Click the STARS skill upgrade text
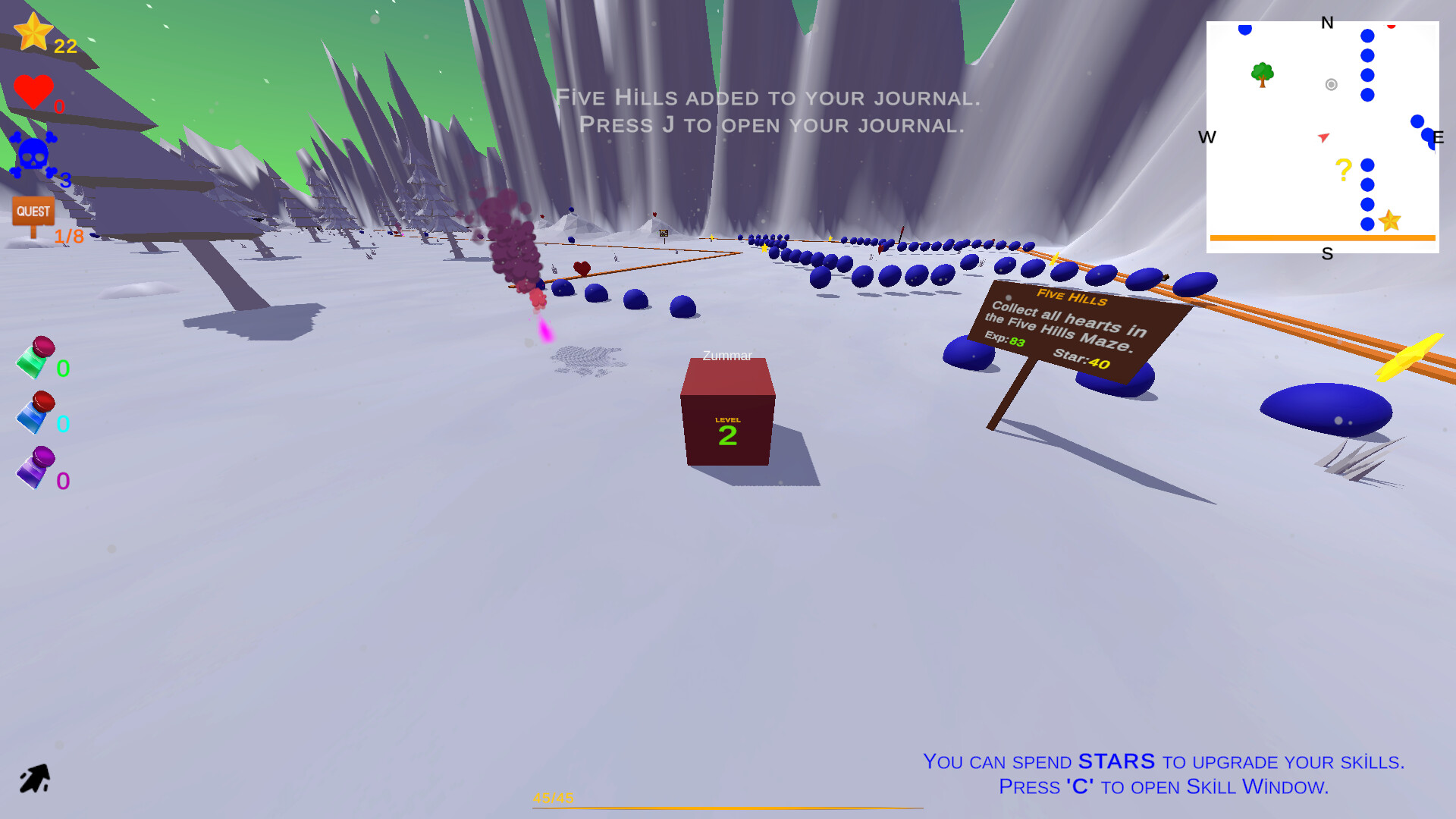The height and width of the screenshot is (819, 1456). click(1116, 761)
